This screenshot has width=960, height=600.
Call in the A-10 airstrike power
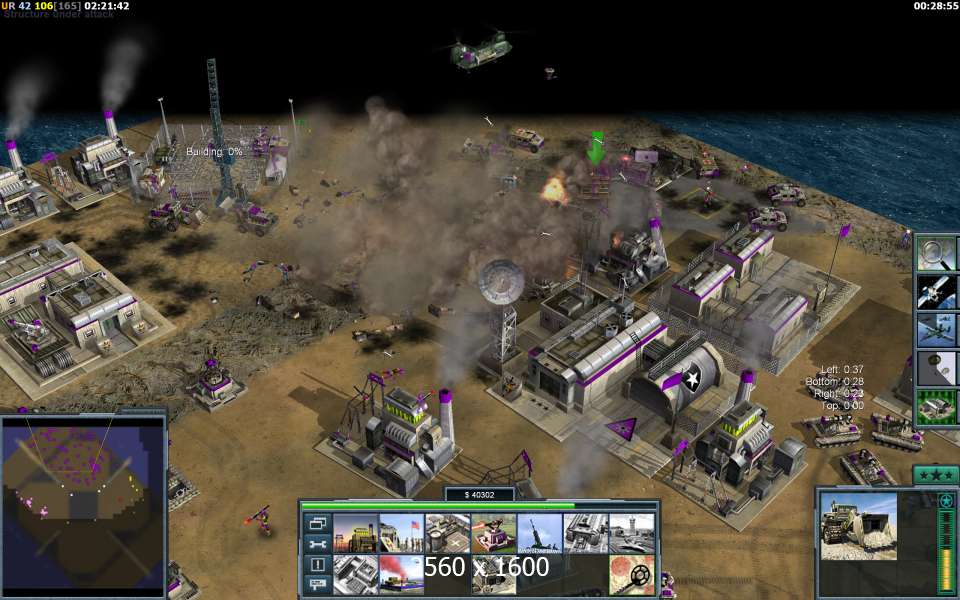click(x=937, y=329)
